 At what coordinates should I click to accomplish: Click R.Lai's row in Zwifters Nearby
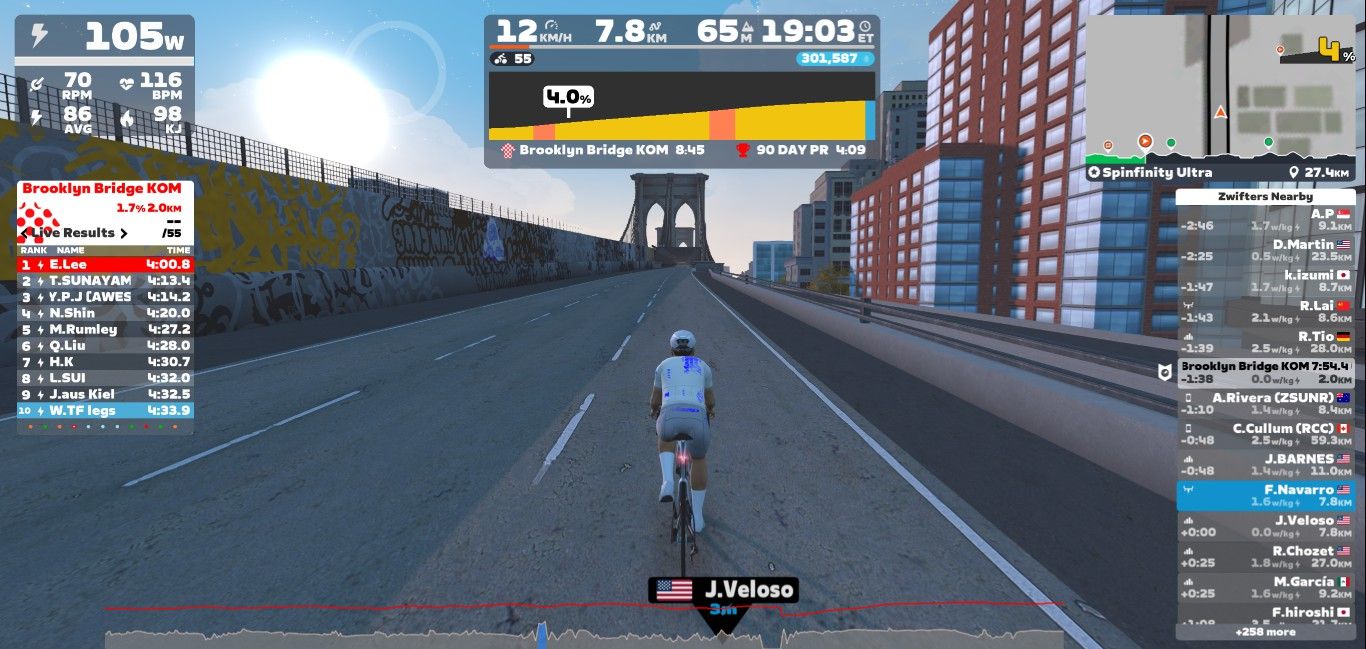click(1266, 311)
